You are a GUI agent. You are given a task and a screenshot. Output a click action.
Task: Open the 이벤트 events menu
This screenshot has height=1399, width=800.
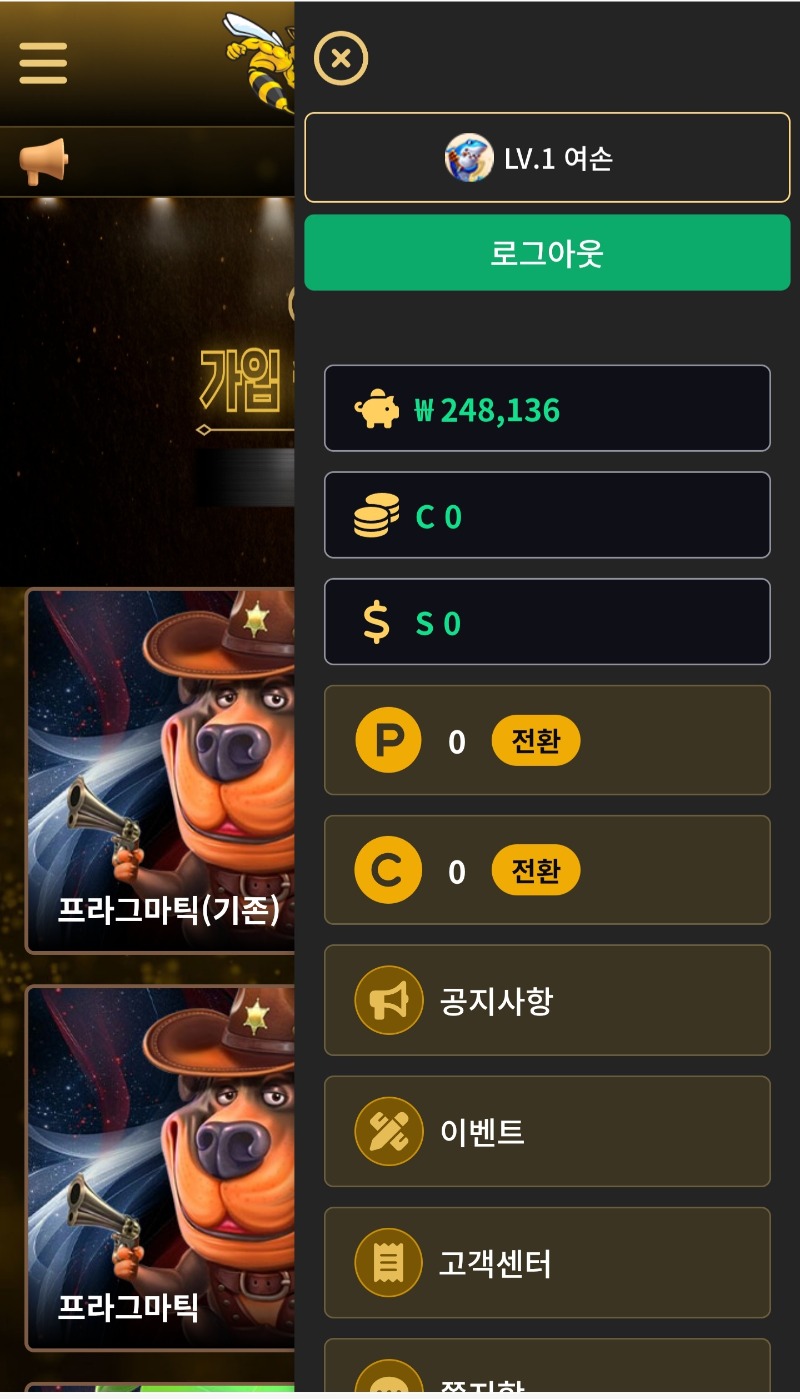coord(547,1132)
